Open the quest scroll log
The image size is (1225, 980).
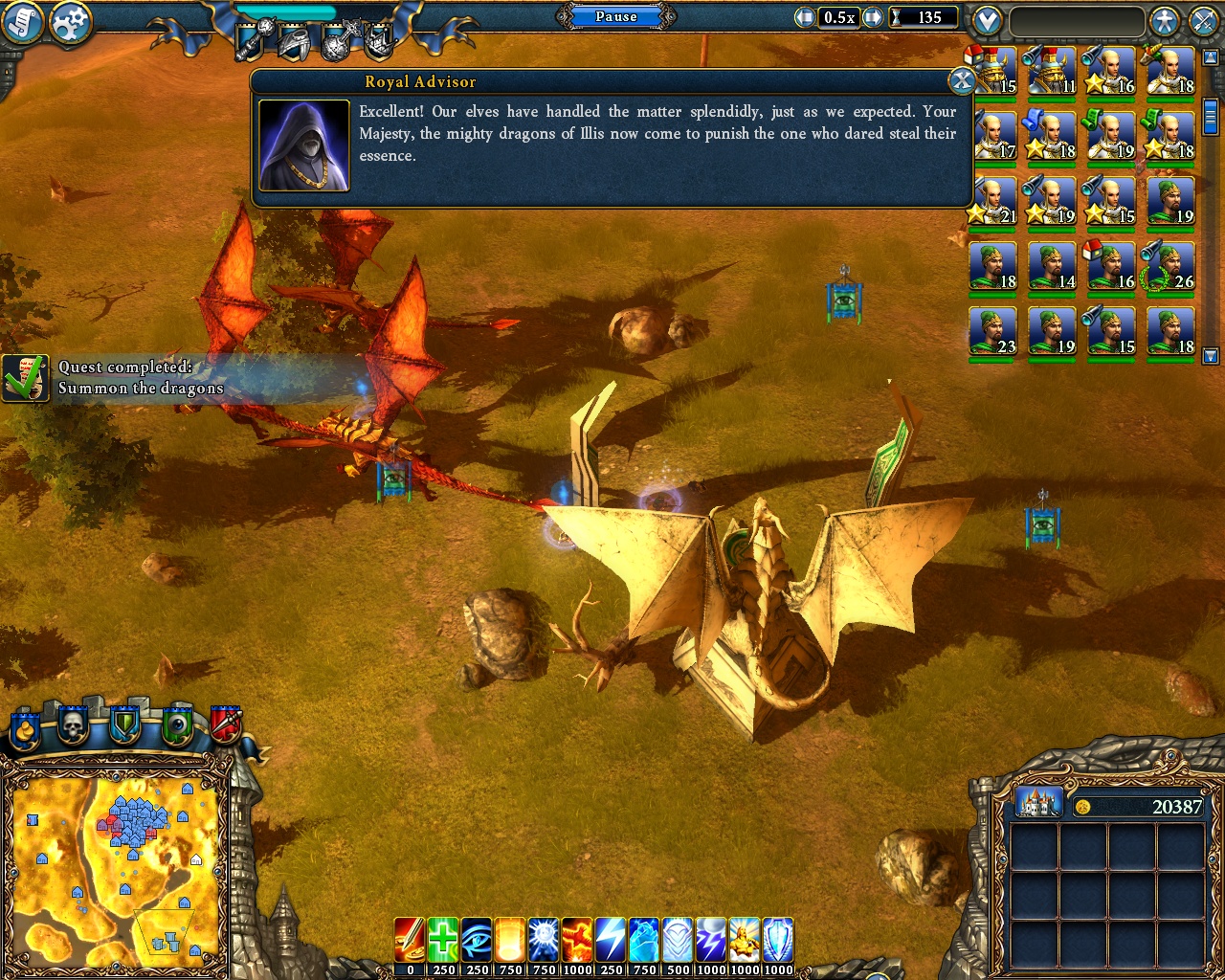(x=22, y=22)
